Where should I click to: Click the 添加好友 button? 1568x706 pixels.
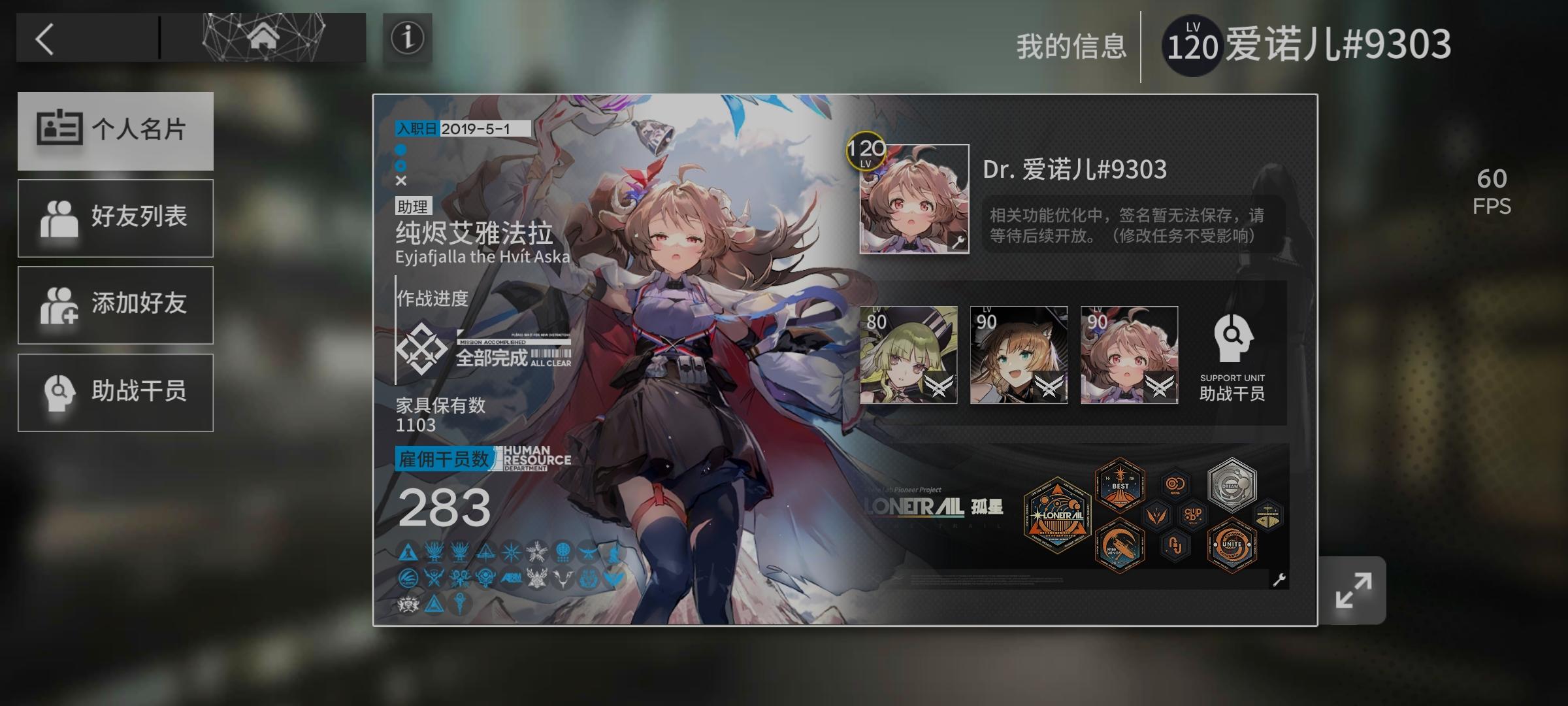[116, 305]
